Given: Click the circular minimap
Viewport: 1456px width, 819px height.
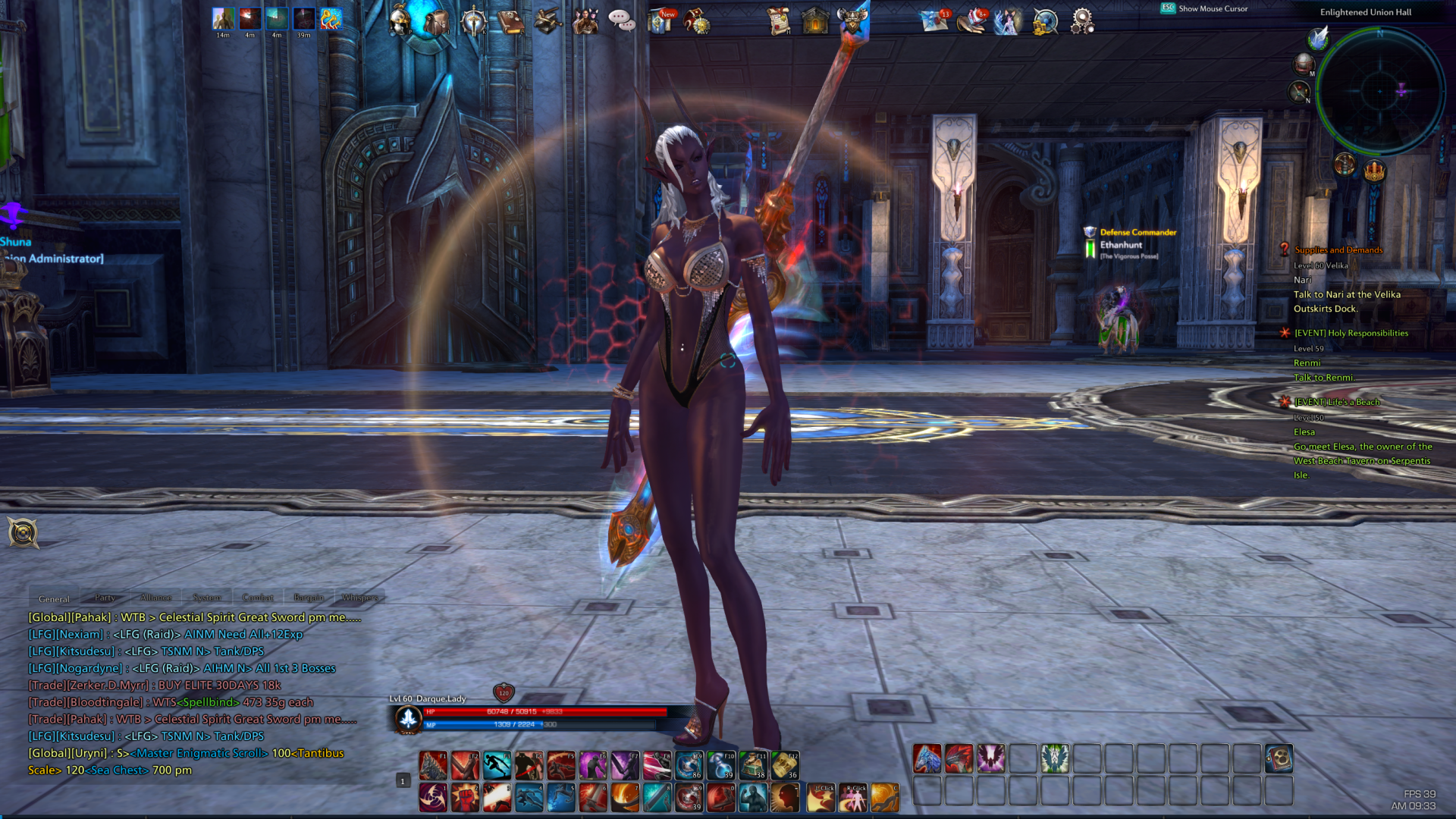Looking at the screenshot, I should coord(1379,92).
